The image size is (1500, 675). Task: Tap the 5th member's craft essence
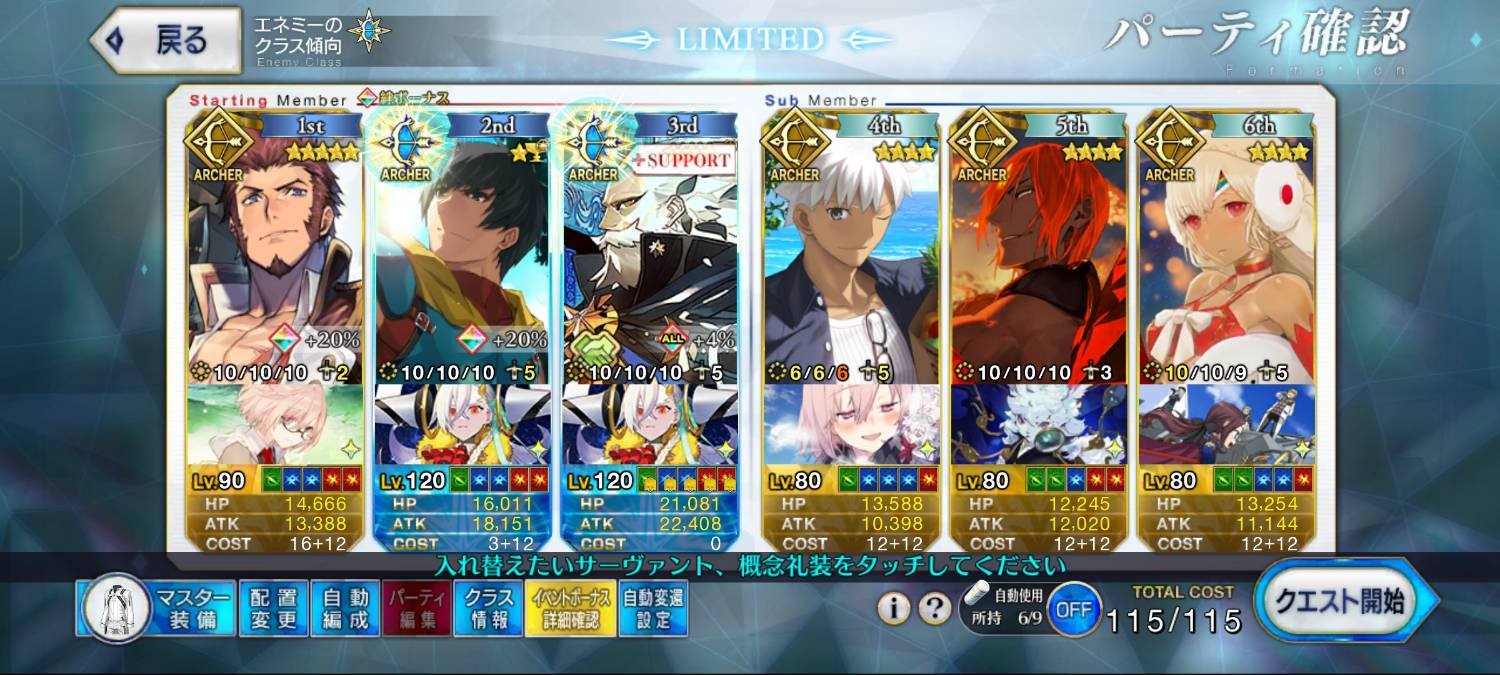click(1039, 424)
